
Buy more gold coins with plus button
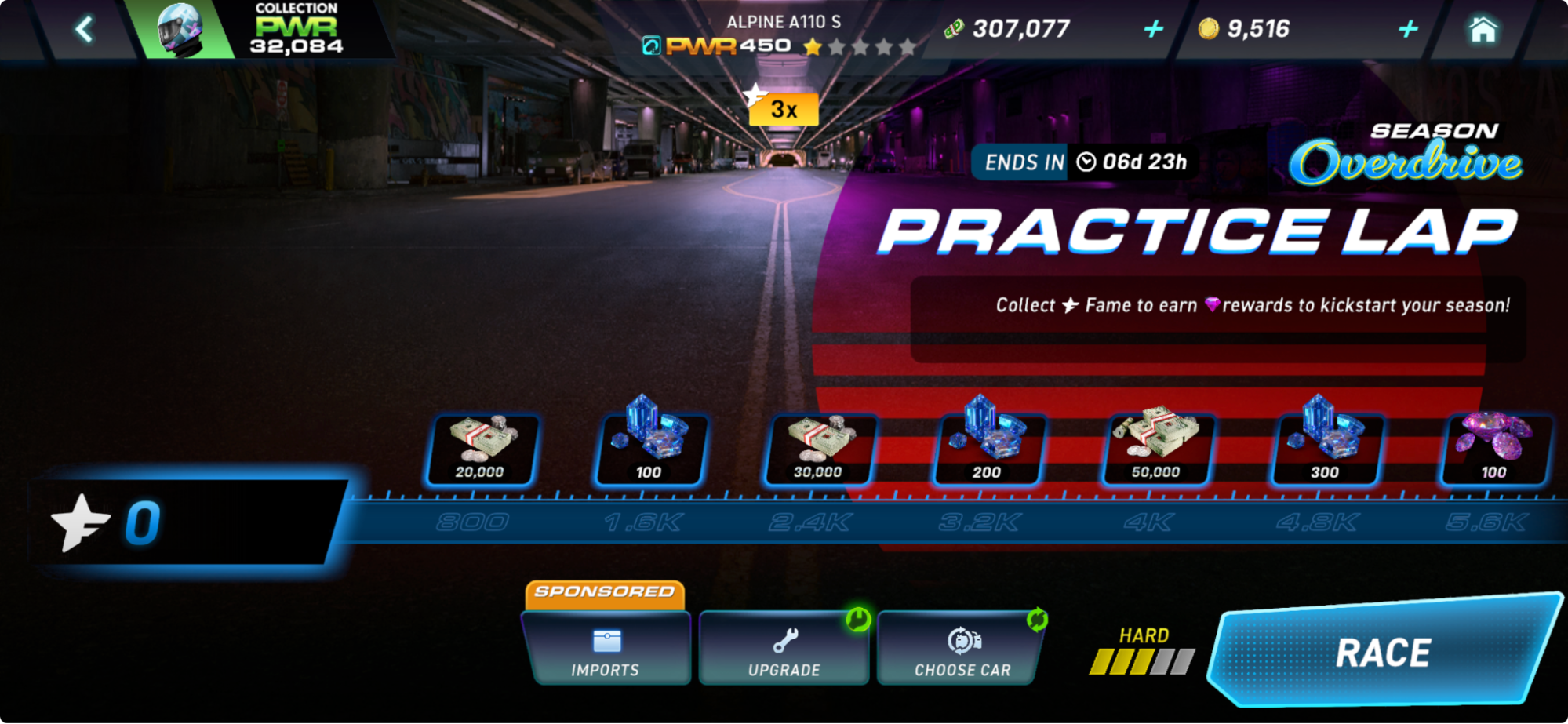[1408, 30]
